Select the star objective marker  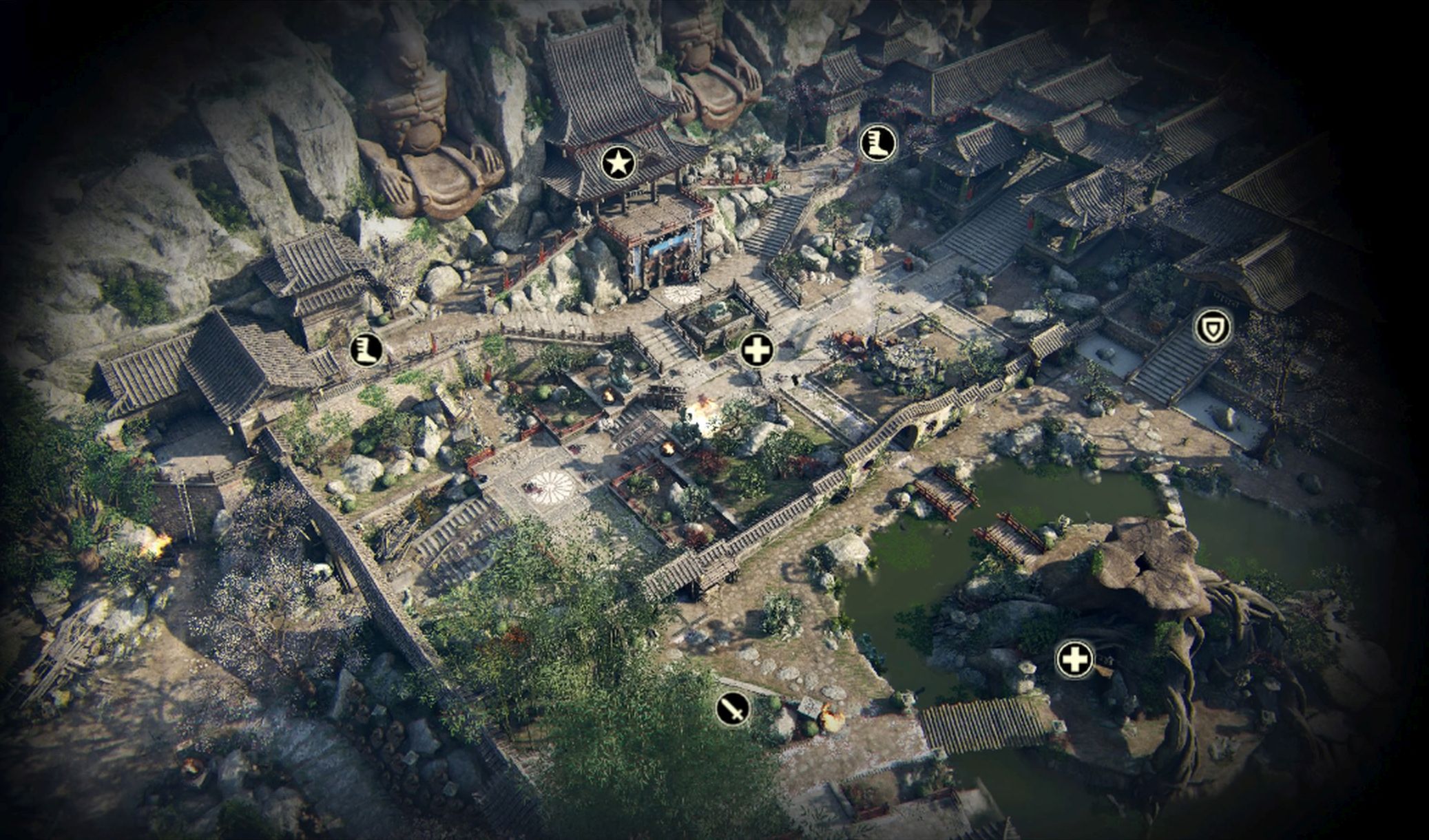(618, 164)
